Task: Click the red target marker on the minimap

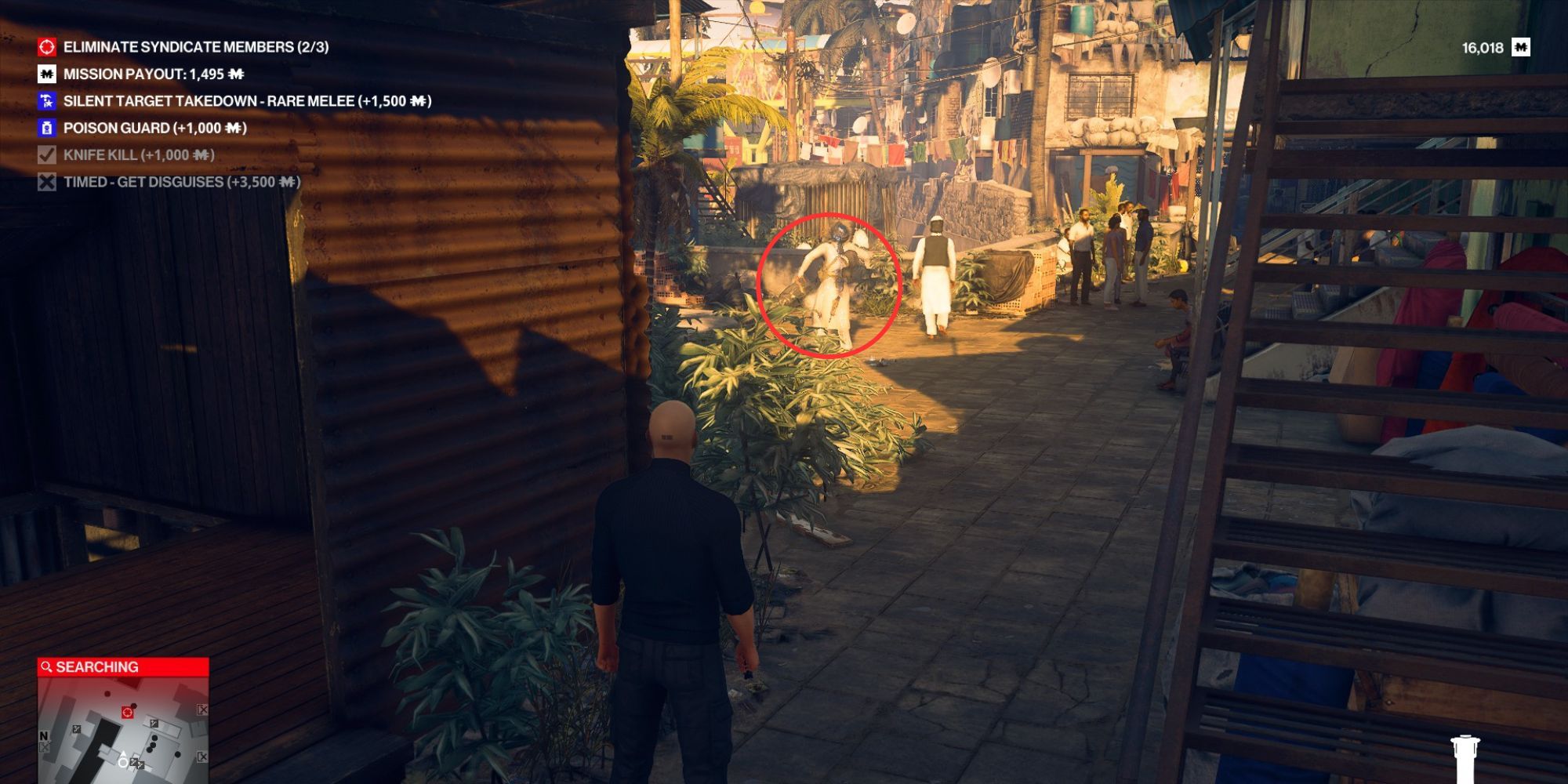Action: pos(127,713)
